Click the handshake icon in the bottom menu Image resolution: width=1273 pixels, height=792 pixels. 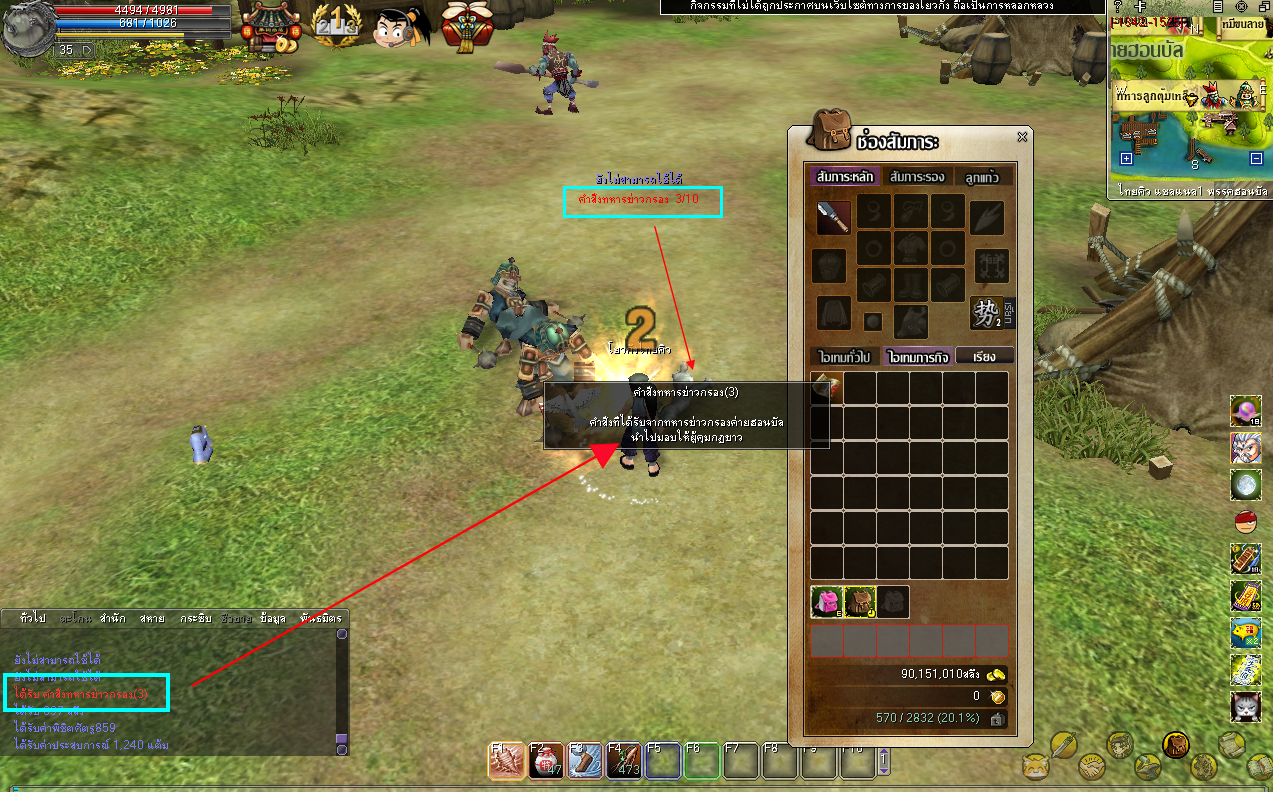pos(1092,768)
